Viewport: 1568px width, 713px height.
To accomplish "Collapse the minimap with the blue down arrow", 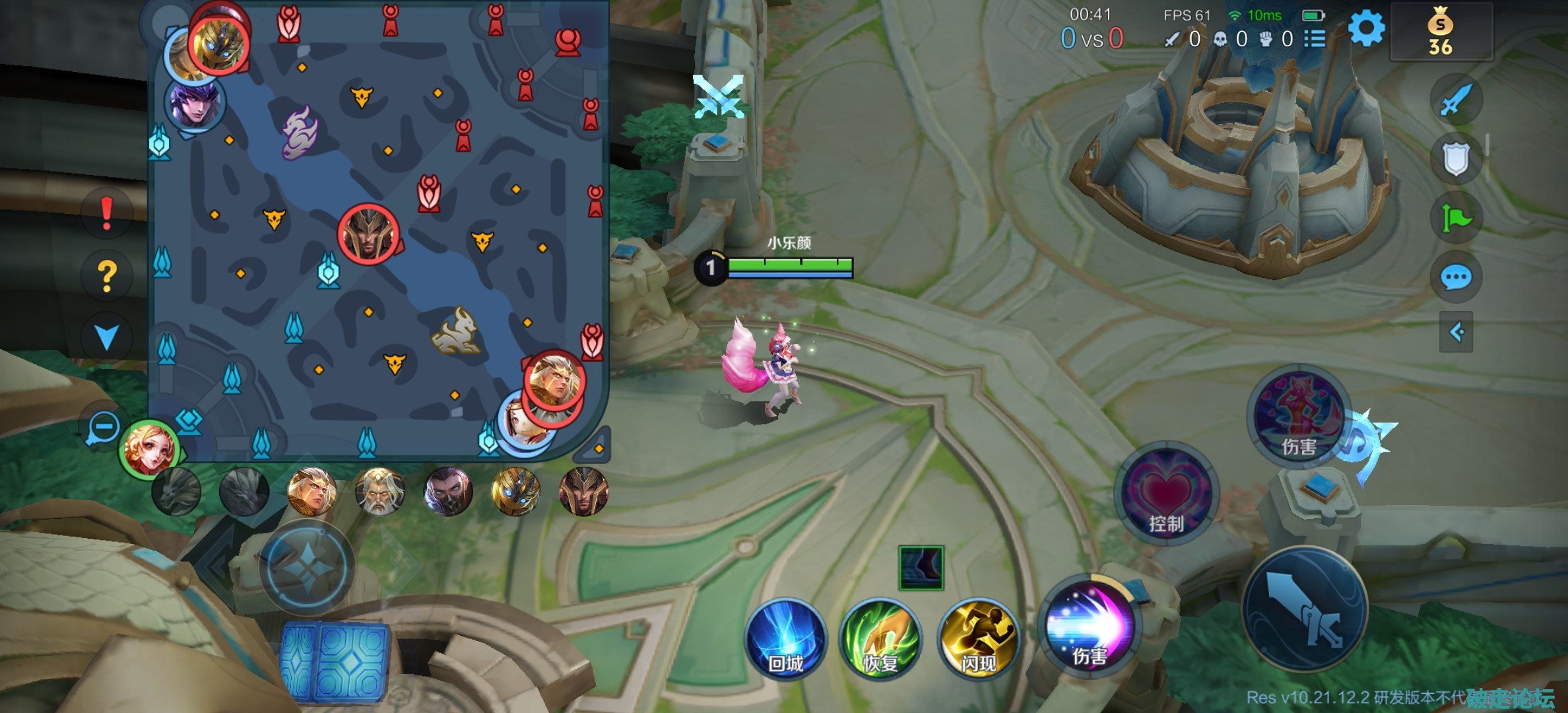I will click(106, 337).
